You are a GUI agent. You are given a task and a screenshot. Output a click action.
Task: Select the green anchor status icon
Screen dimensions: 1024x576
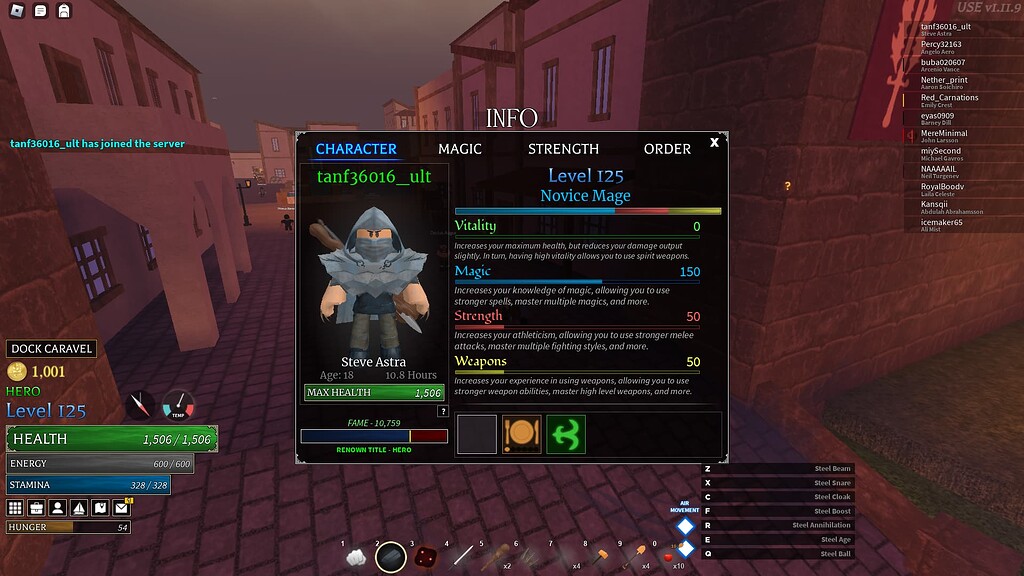[x=566, y=435]
